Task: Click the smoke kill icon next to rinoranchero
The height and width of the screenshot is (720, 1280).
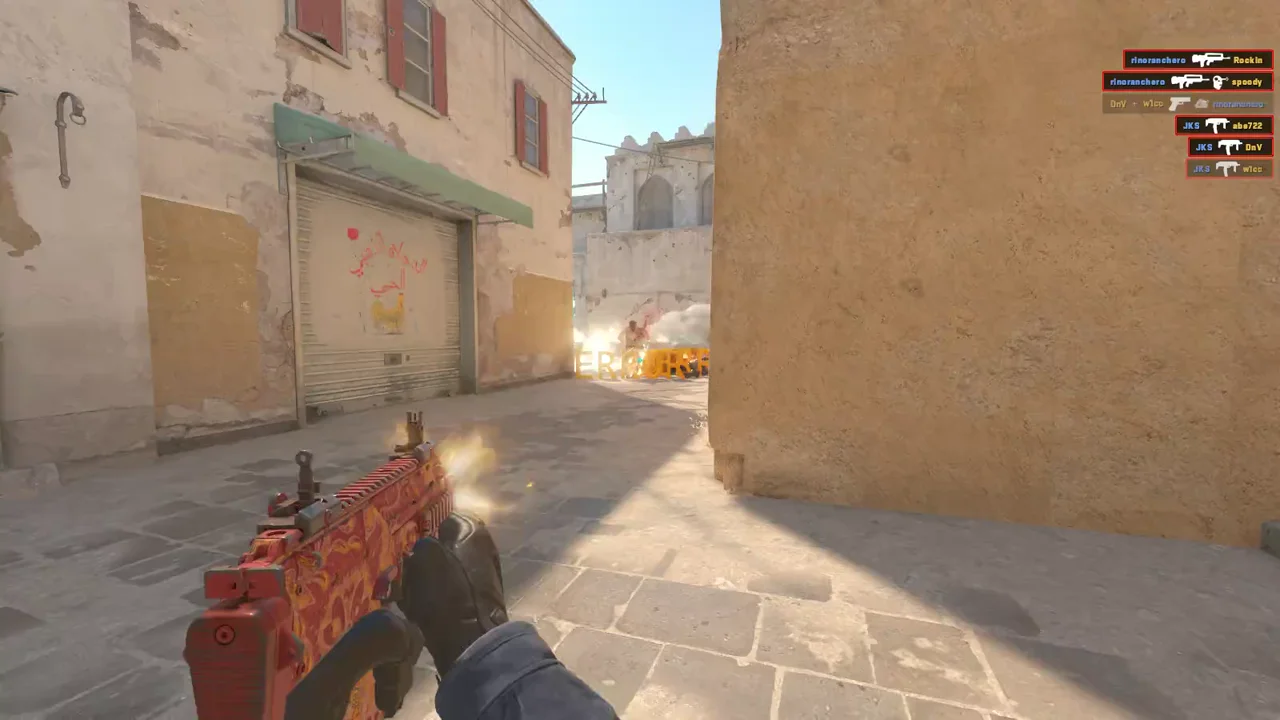Action: pyautogui.click(x=1202, y=105)
